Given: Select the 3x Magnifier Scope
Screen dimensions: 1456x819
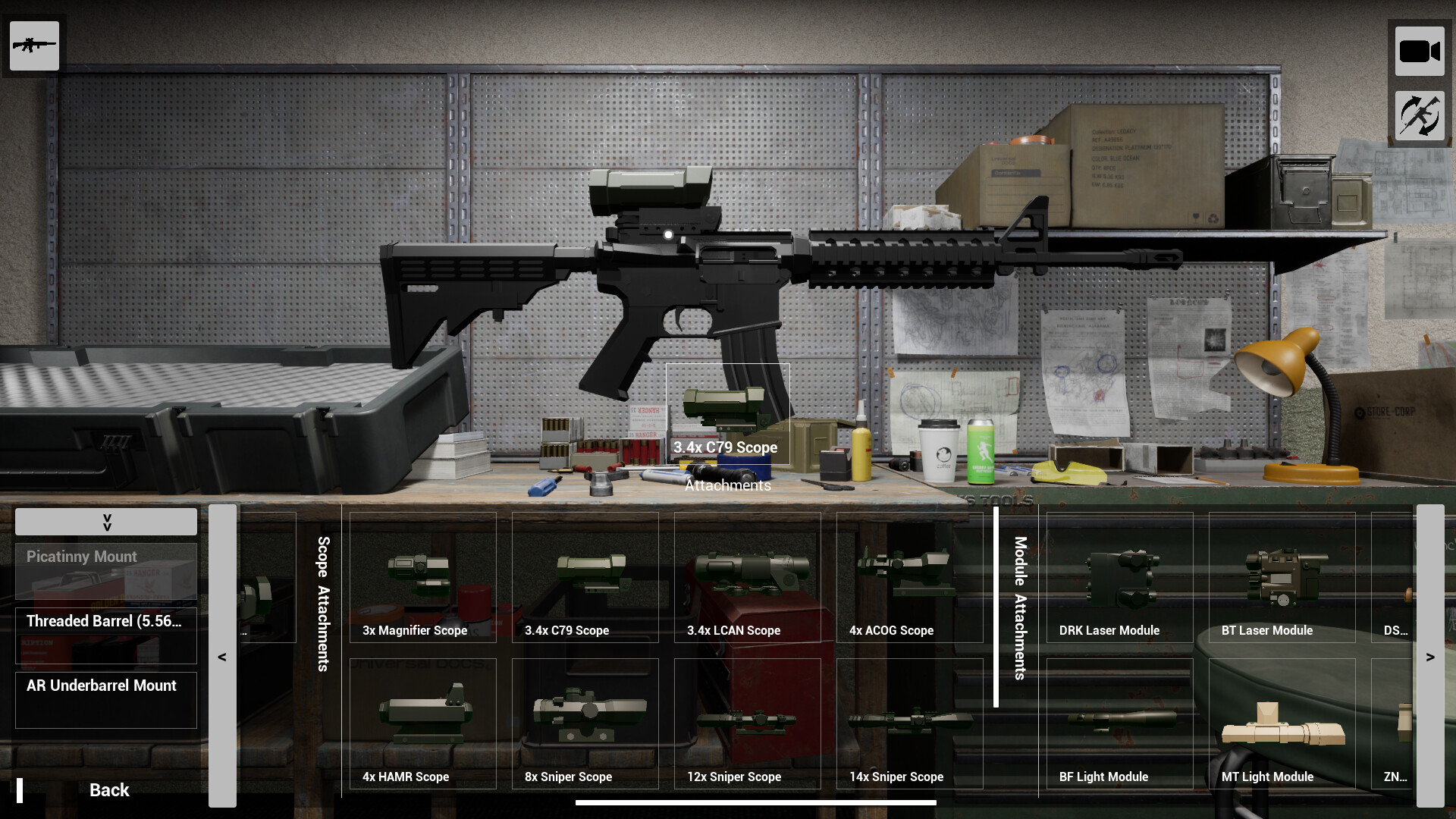Looking at the screenshot, I should click(x=422, y=584).
